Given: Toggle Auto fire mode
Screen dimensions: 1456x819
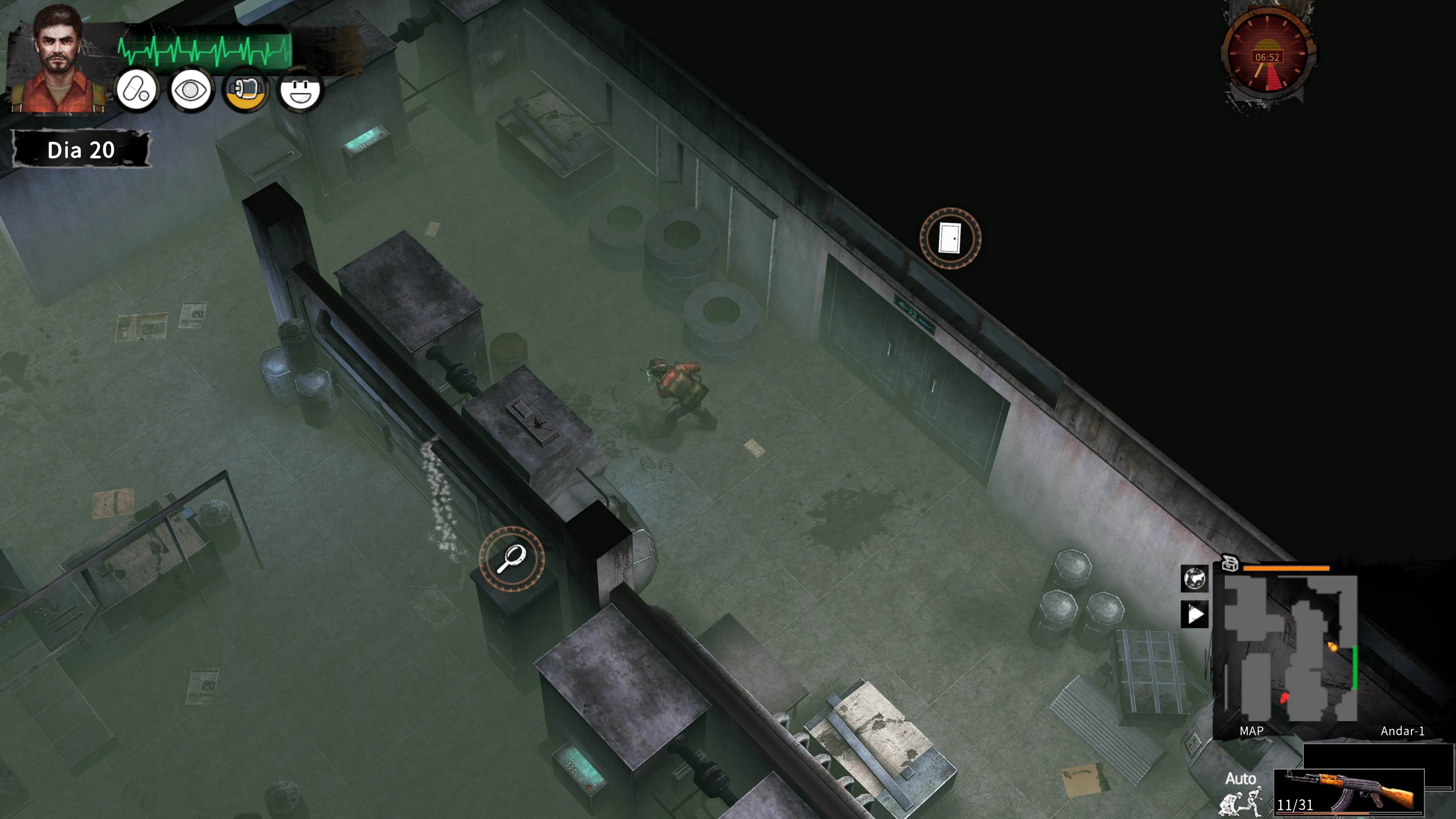Looking at the screenshot, I should (1241, 779).
